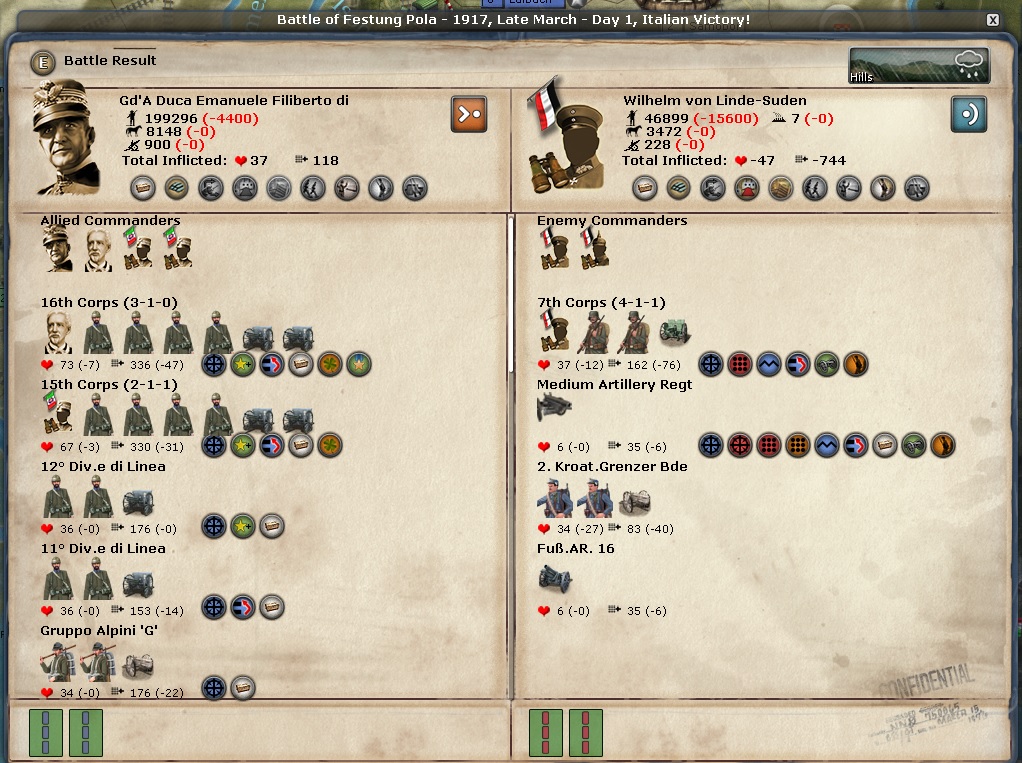Click the orange Italian attack posture button

[x=468, y=114]
